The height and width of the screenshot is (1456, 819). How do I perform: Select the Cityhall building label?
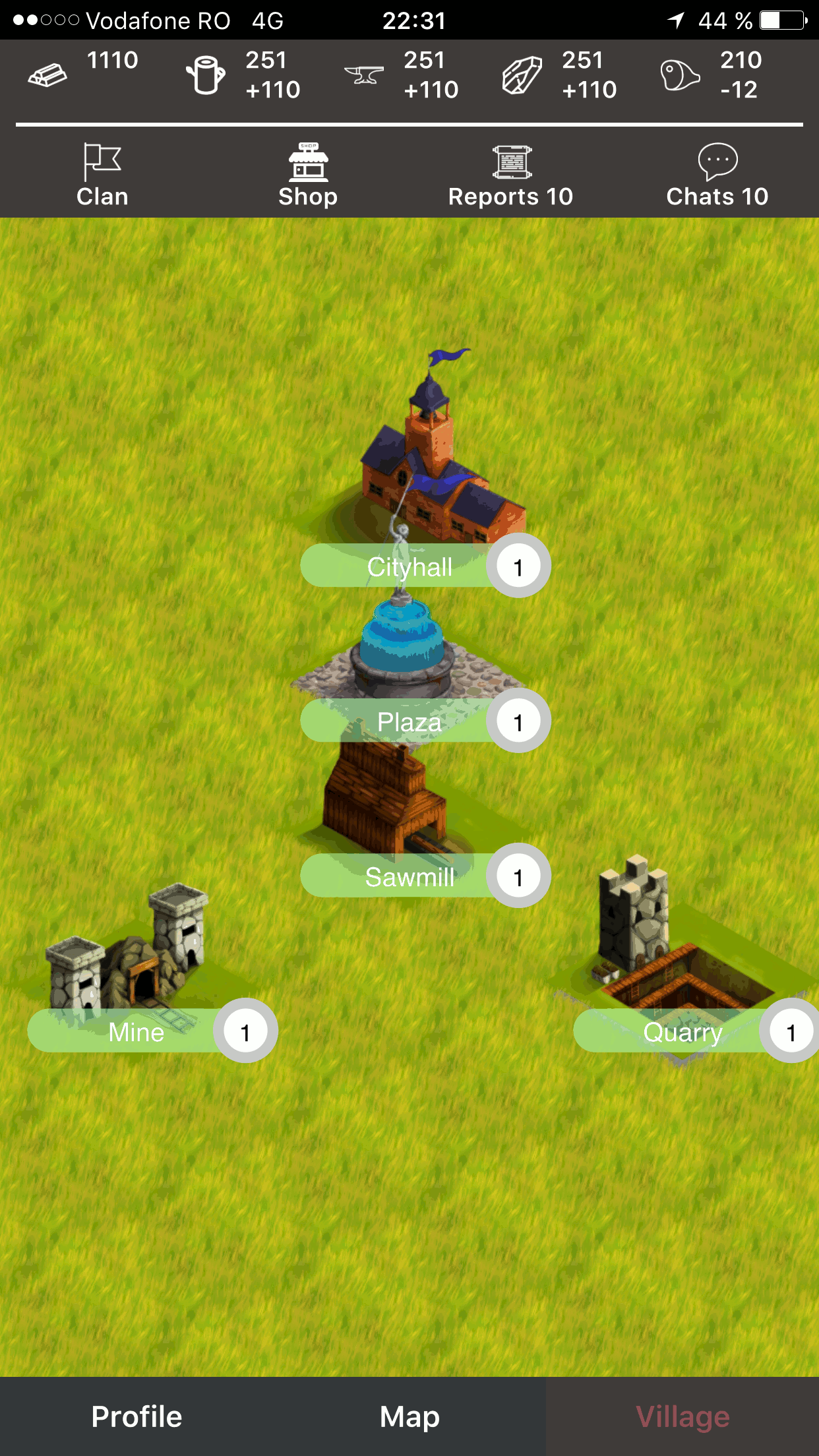(409, 566)
